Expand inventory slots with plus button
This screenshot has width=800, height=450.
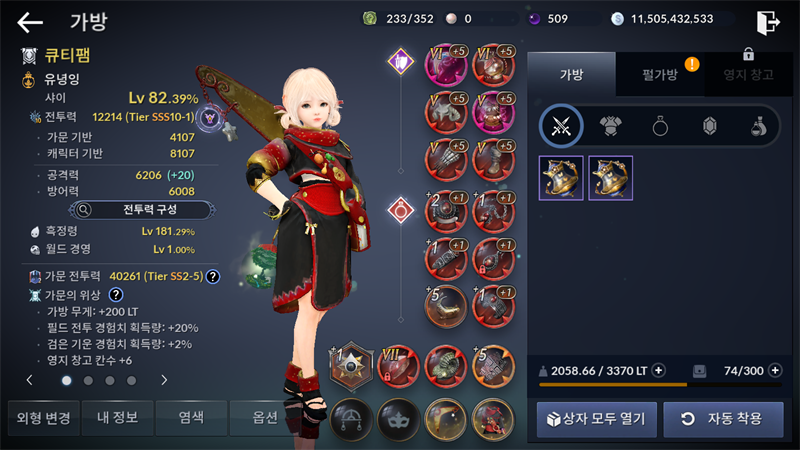774,370
